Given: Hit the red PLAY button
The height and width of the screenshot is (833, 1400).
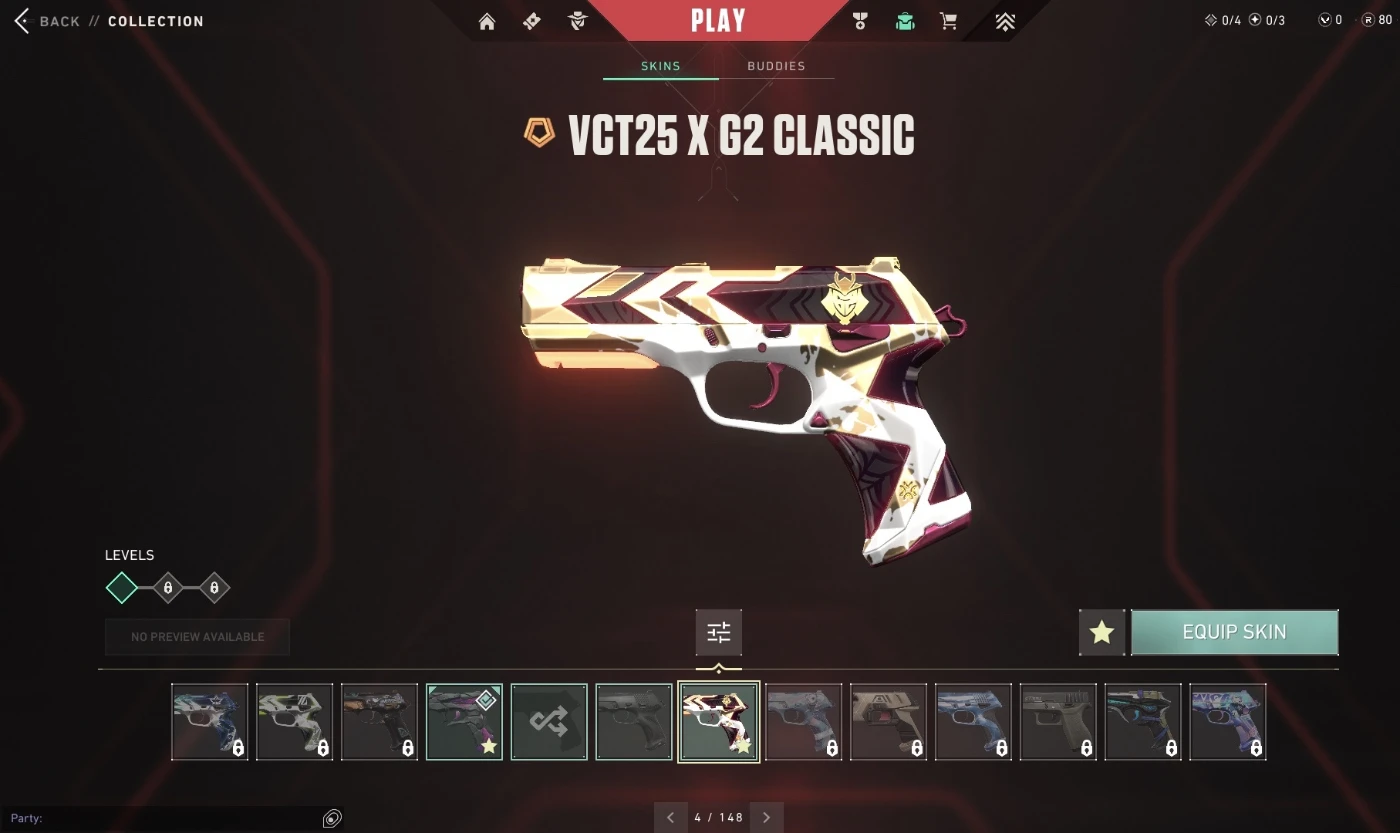Looking at the screenshot, I should click(718, 20).
